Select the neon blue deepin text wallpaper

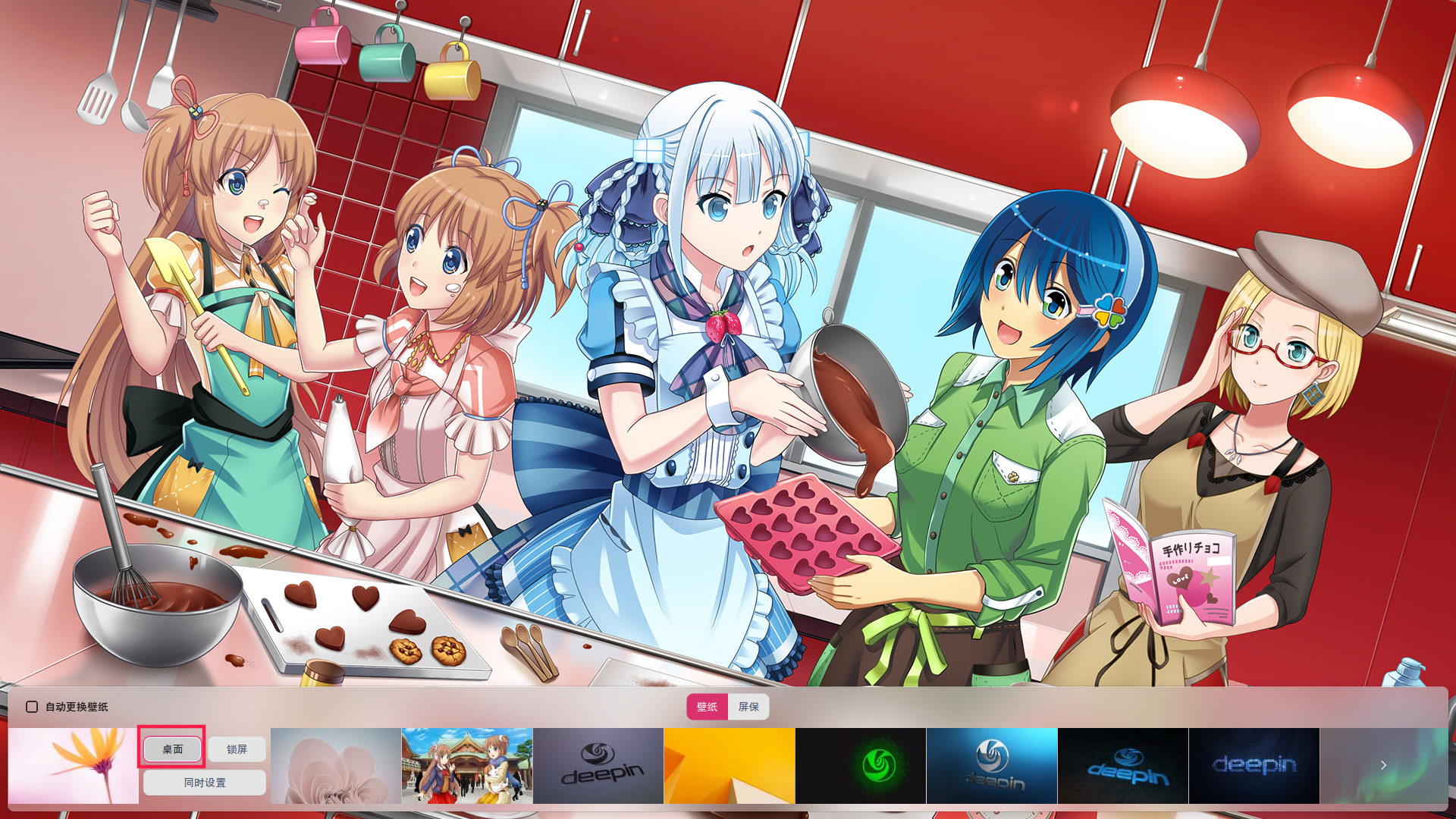point(1123,766)
